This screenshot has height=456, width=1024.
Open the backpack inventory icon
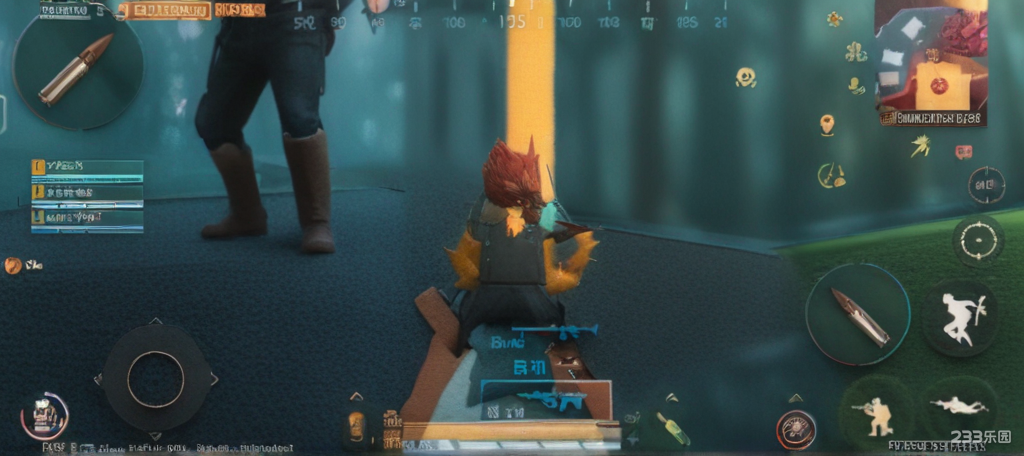(x=43, y=414)
